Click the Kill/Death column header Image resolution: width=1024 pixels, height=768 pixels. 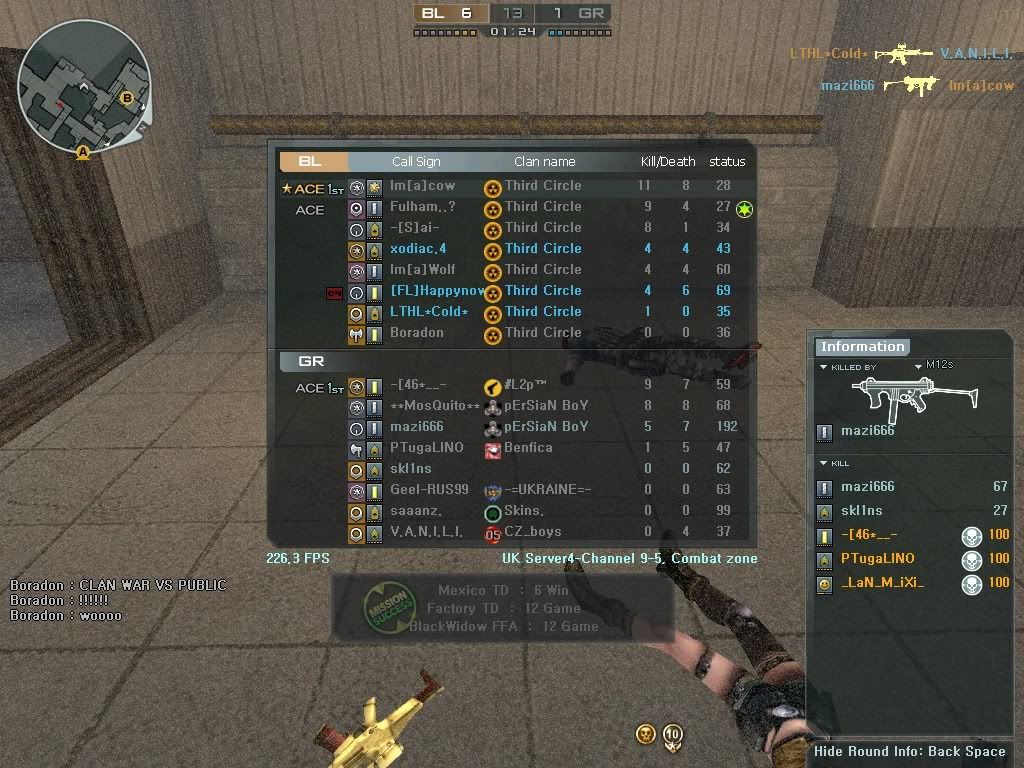pos(668,162)
